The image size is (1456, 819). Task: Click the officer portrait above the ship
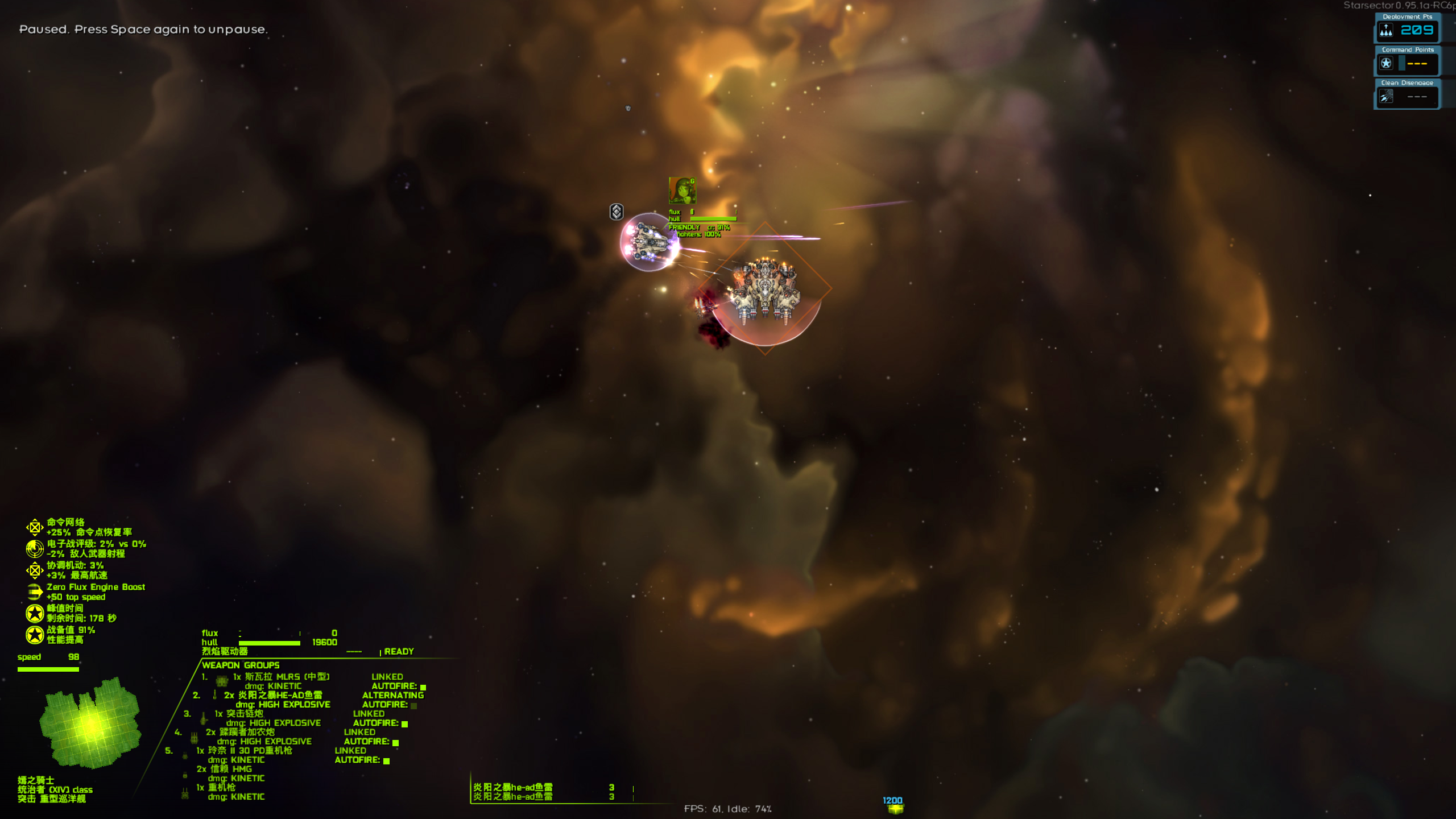(x=682, y=190)
